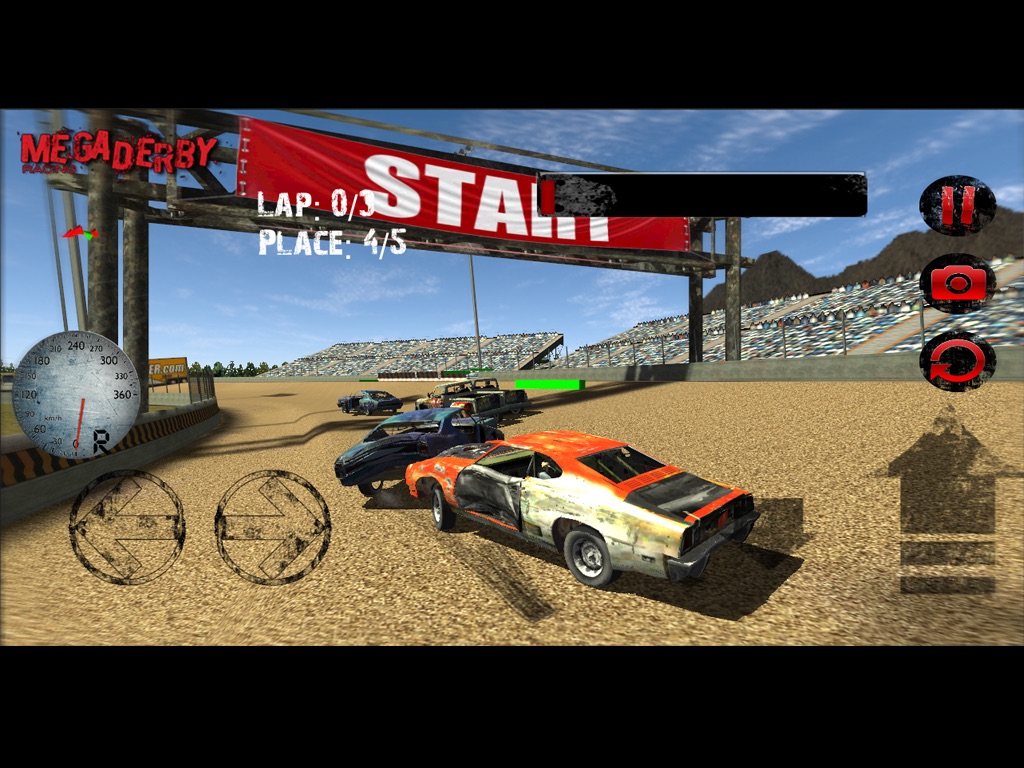Viewport: 1024px width, 768px height.
Task: Accelerate using the large up arrow
Action: [946, 475]
